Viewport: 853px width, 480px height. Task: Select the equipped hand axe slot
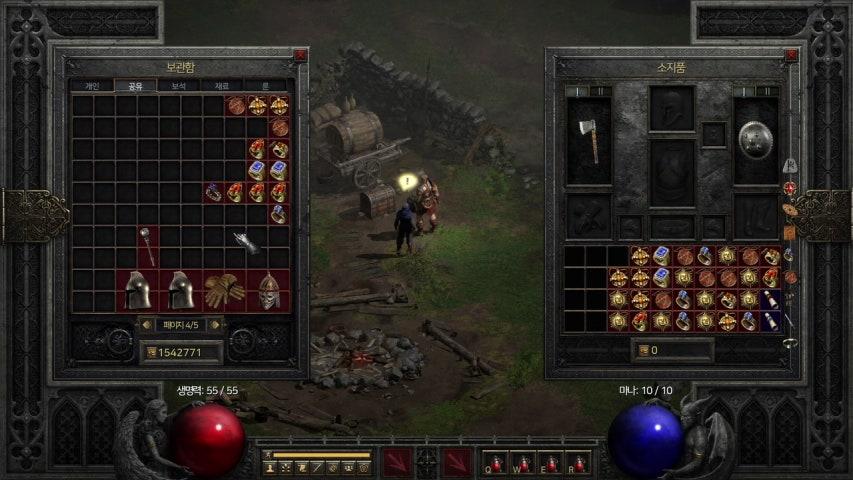588,140
